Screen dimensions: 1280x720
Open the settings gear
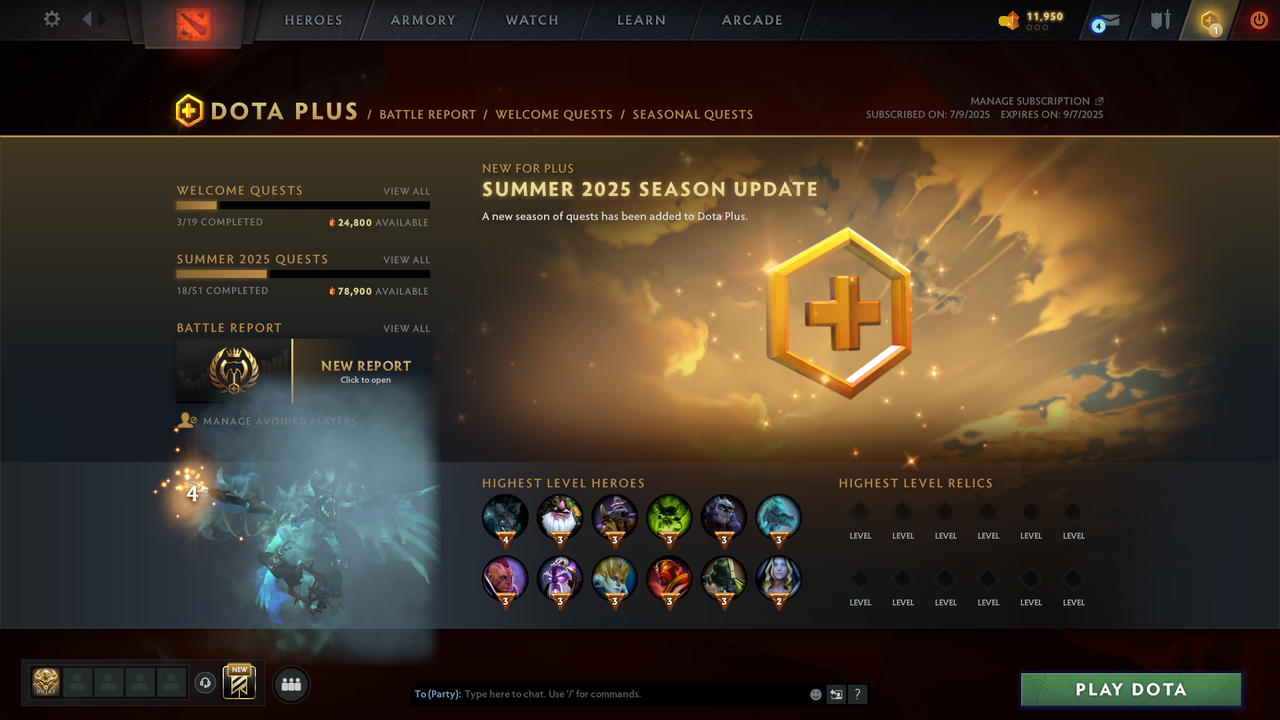click(x=52, y=18)
